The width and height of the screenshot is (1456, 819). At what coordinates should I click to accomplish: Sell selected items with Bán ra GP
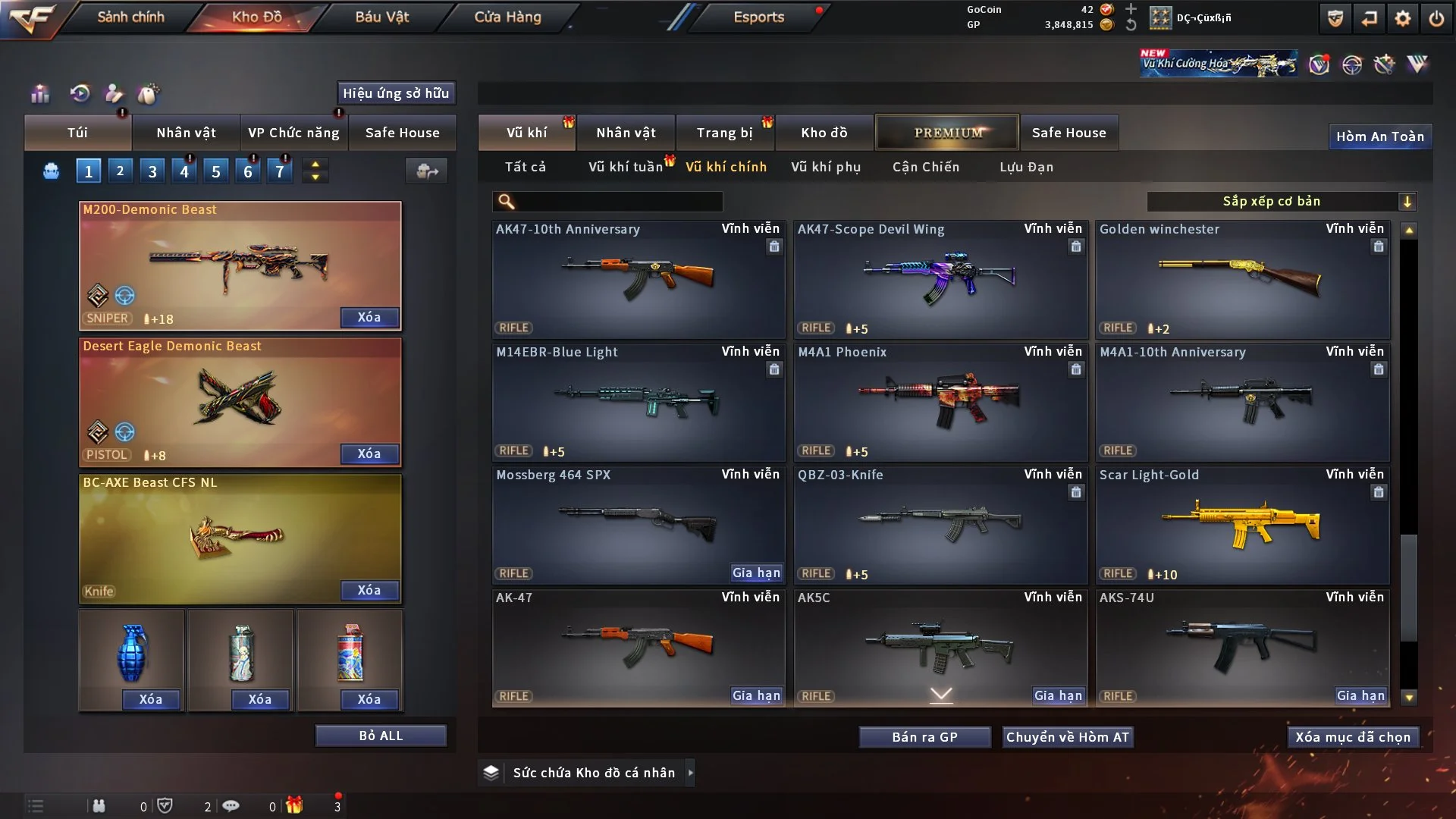(924, 737)
